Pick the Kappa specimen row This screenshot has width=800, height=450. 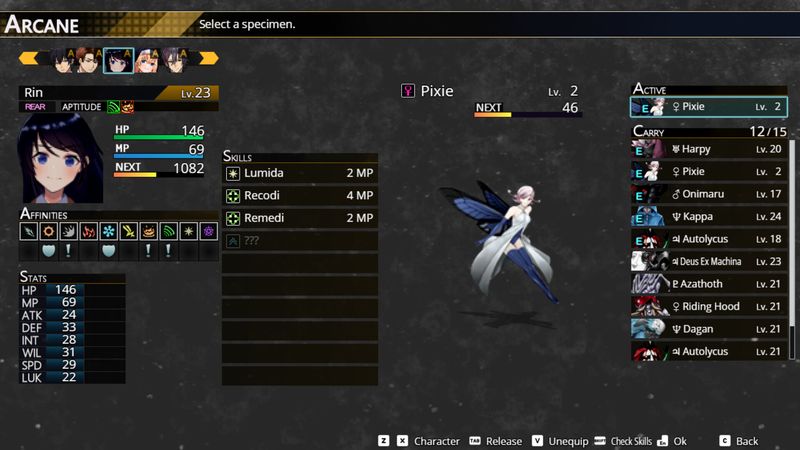click(710, 217)
